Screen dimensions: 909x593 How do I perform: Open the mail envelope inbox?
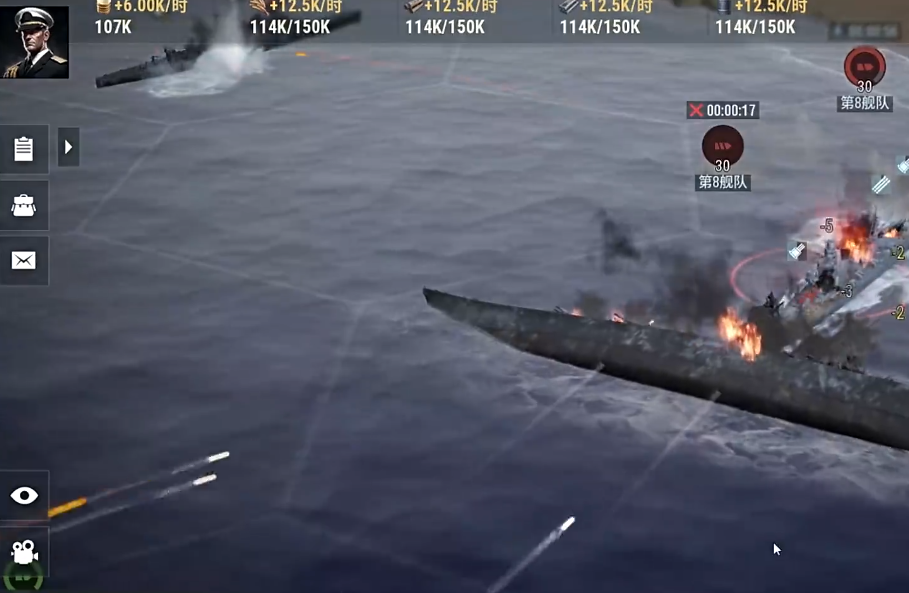click(24, 261)
